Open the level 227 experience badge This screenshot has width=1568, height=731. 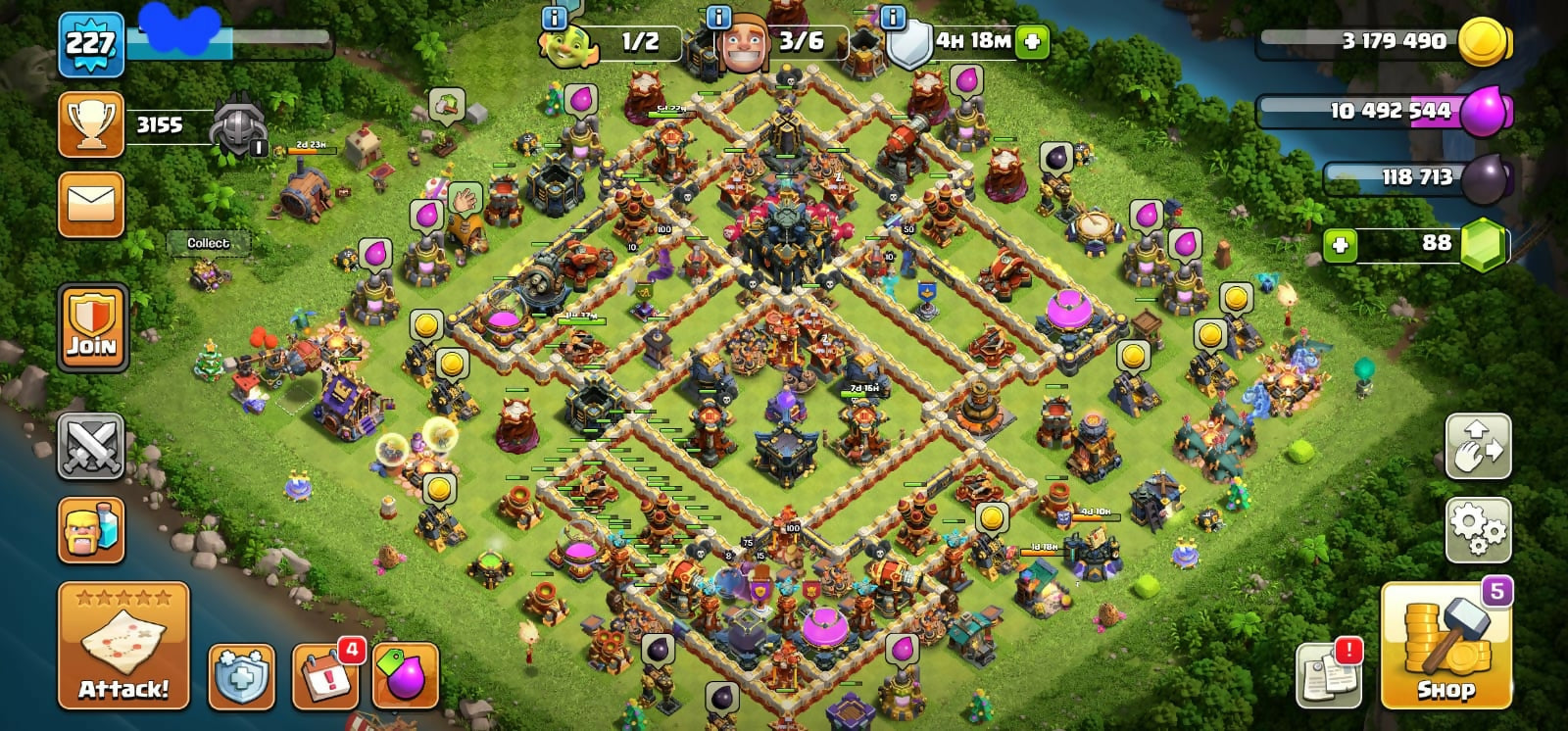pos(91,44)
